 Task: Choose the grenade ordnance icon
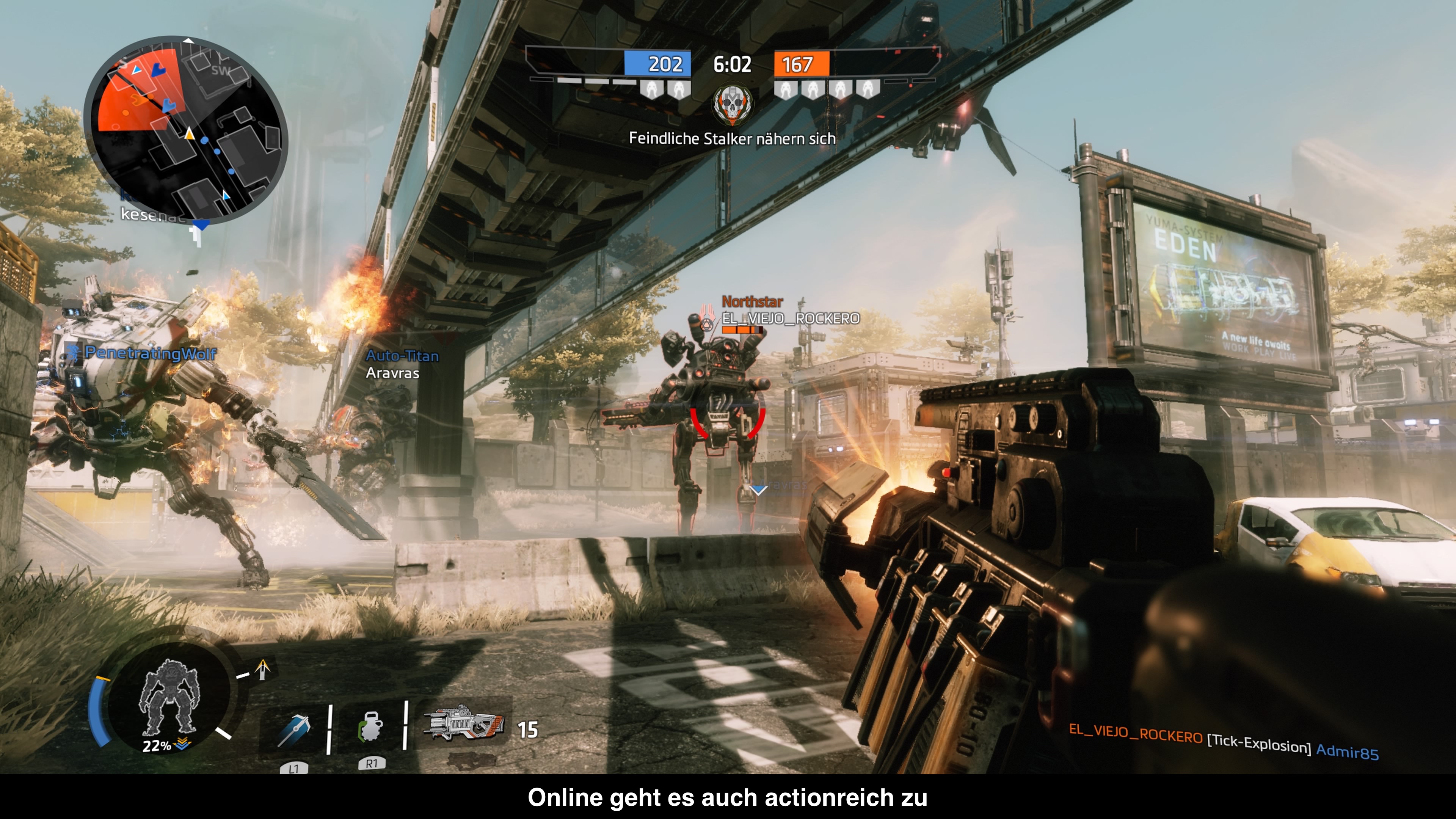coord(370,728)
